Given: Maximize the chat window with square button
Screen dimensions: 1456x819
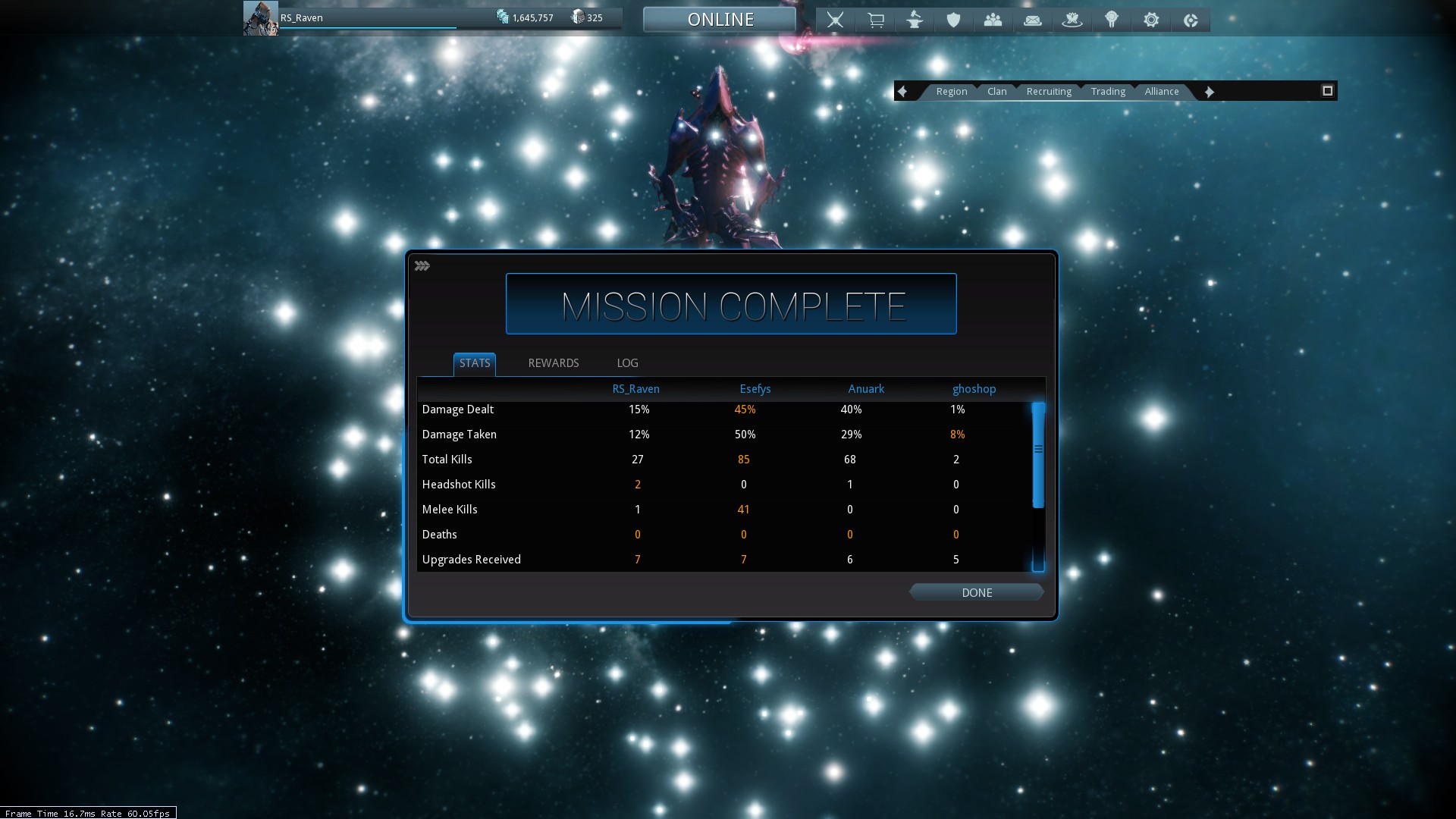Looking at the screenshot, I should tap(1327, 91).
